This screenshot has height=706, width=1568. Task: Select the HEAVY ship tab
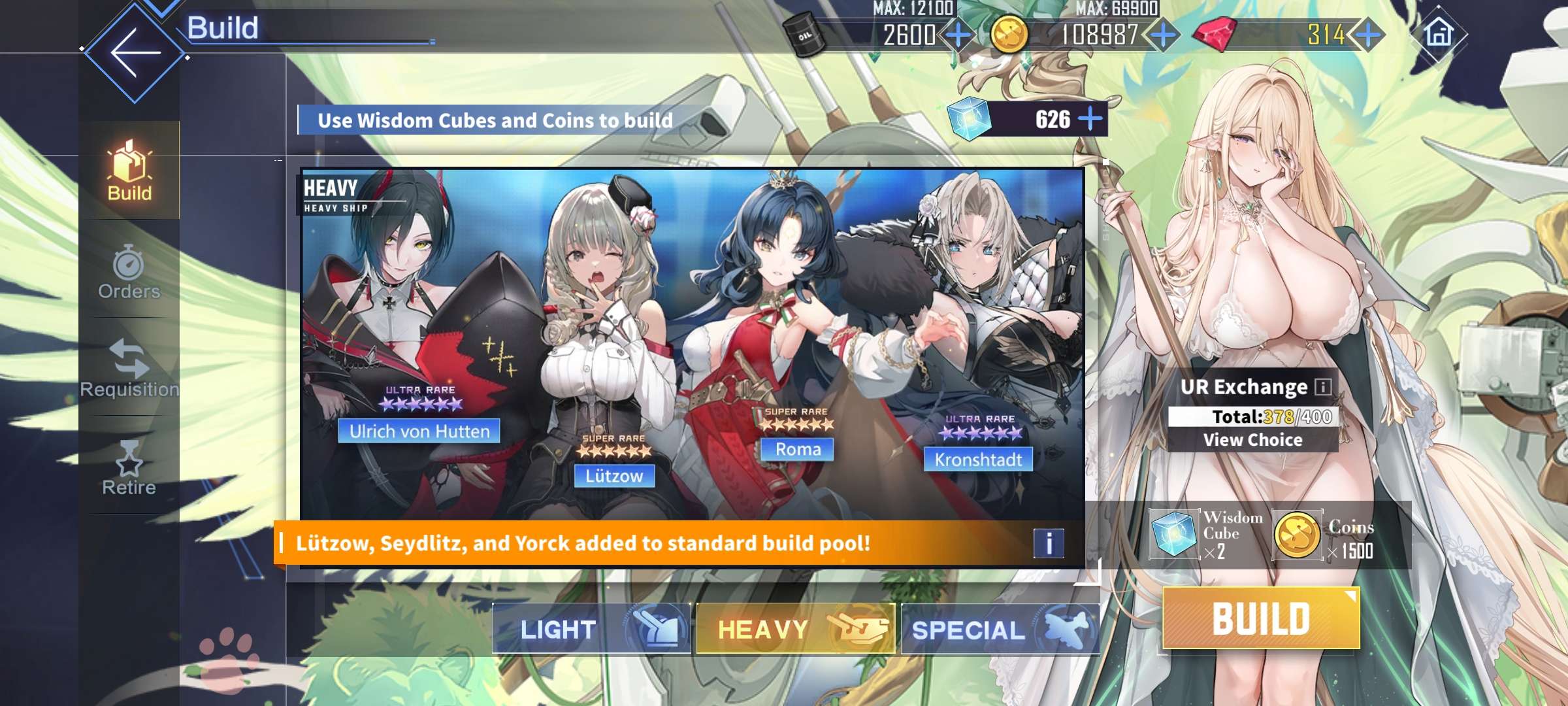tap(795, 629)
